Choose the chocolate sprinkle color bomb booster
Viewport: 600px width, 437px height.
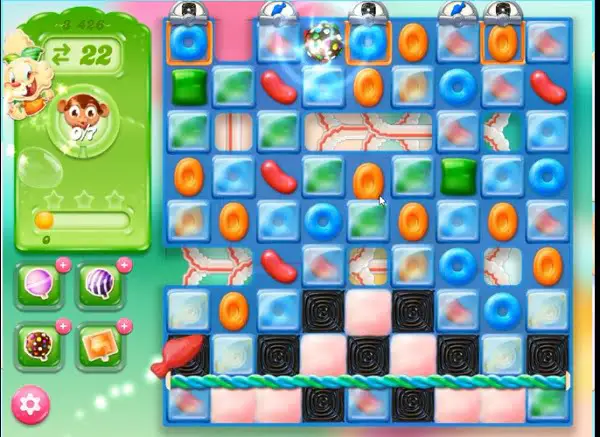(41, 345)
